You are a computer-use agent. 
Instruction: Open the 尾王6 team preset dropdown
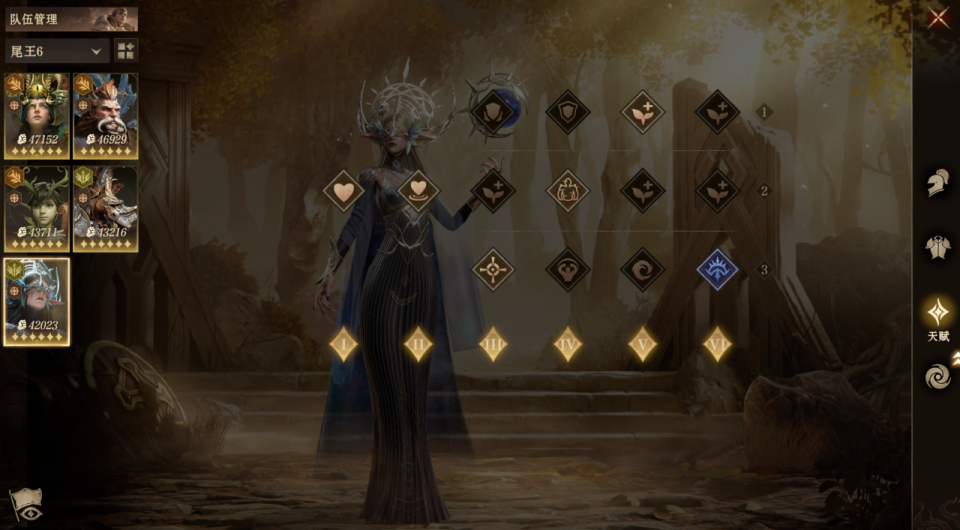[x=58, y=51]
